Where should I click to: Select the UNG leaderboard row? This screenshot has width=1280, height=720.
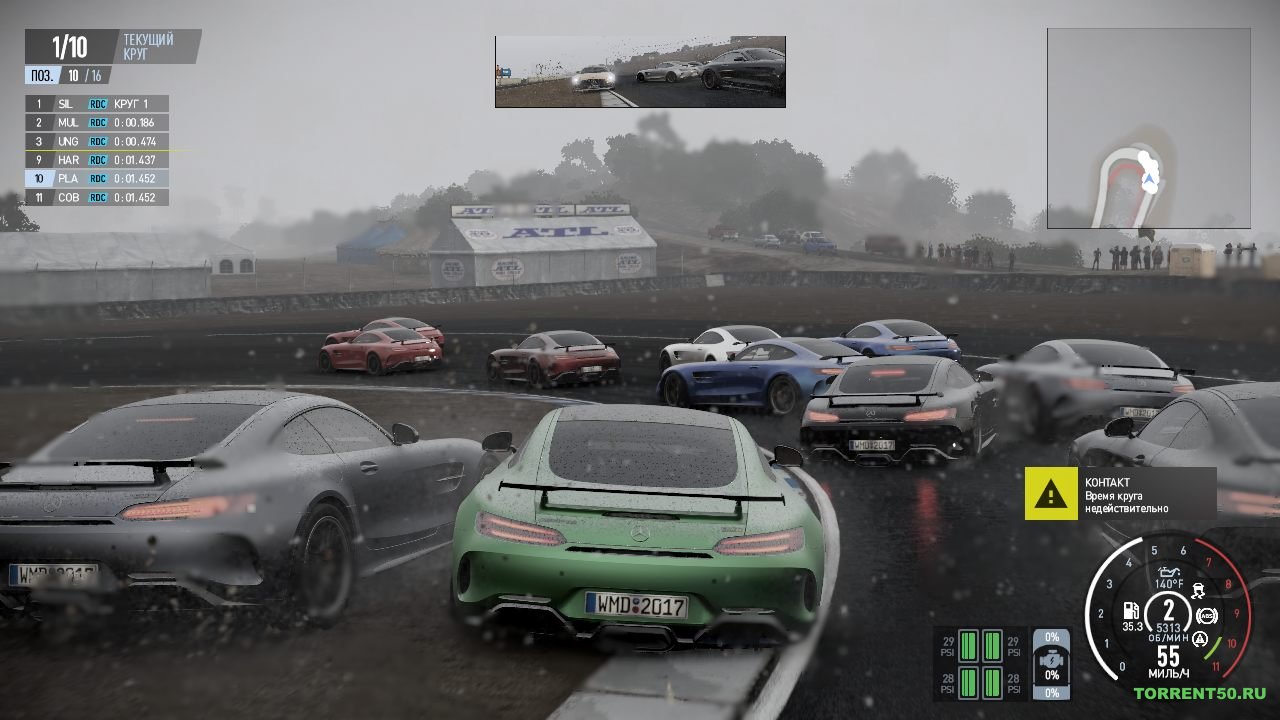click(x=97, y=141)
